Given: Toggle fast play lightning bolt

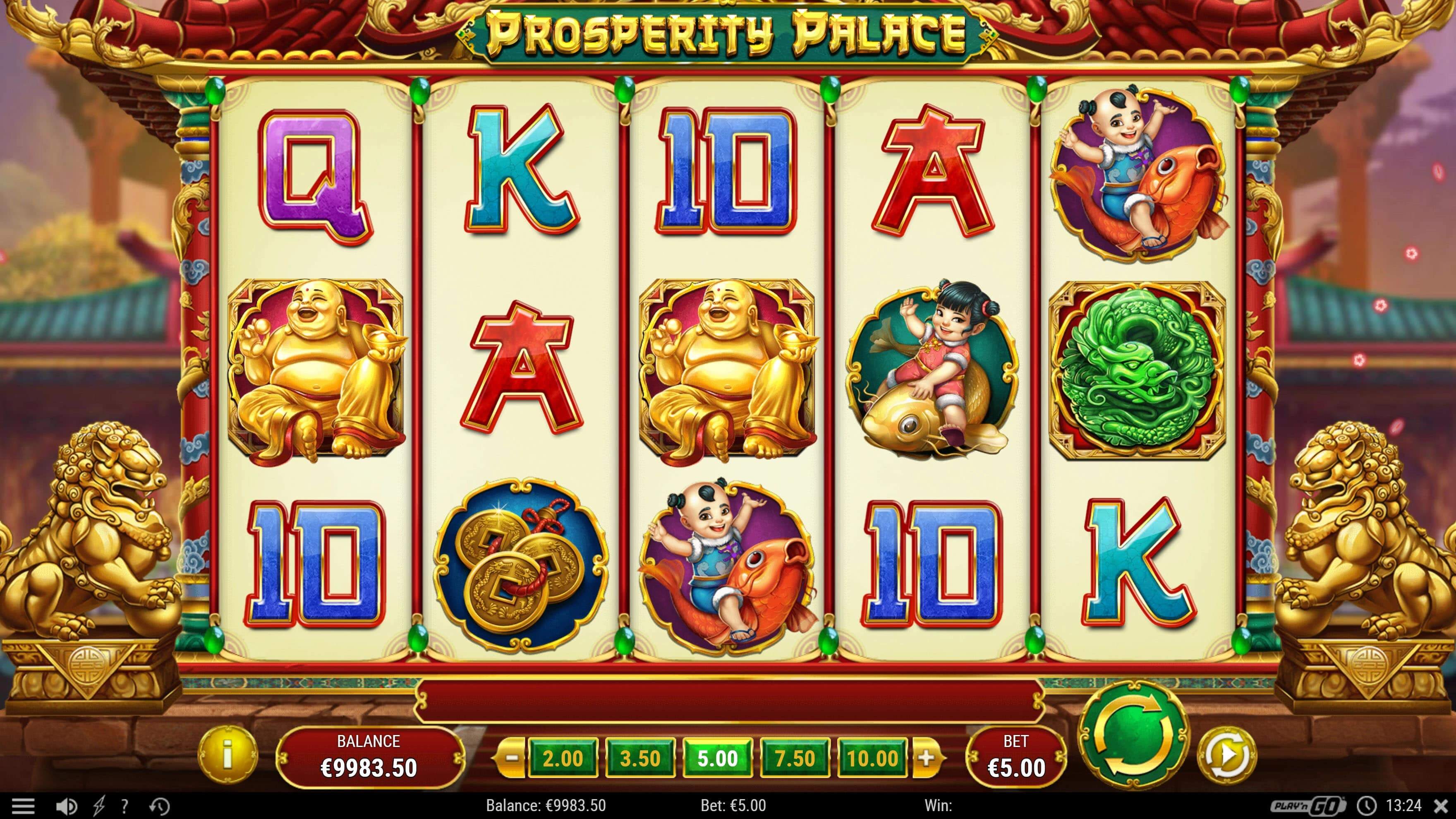Looking at the screenshot, I should click(x=99, y=805).
